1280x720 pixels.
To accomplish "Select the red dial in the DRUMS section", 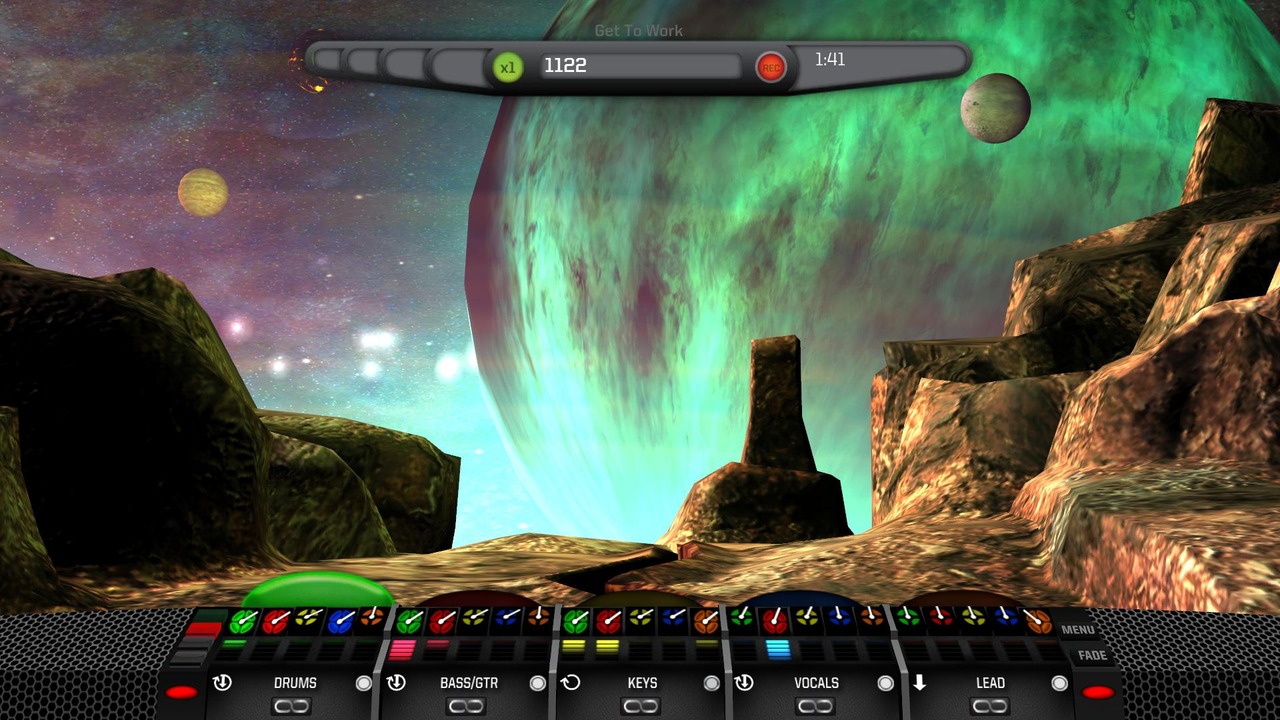I will tap(276, 622).
